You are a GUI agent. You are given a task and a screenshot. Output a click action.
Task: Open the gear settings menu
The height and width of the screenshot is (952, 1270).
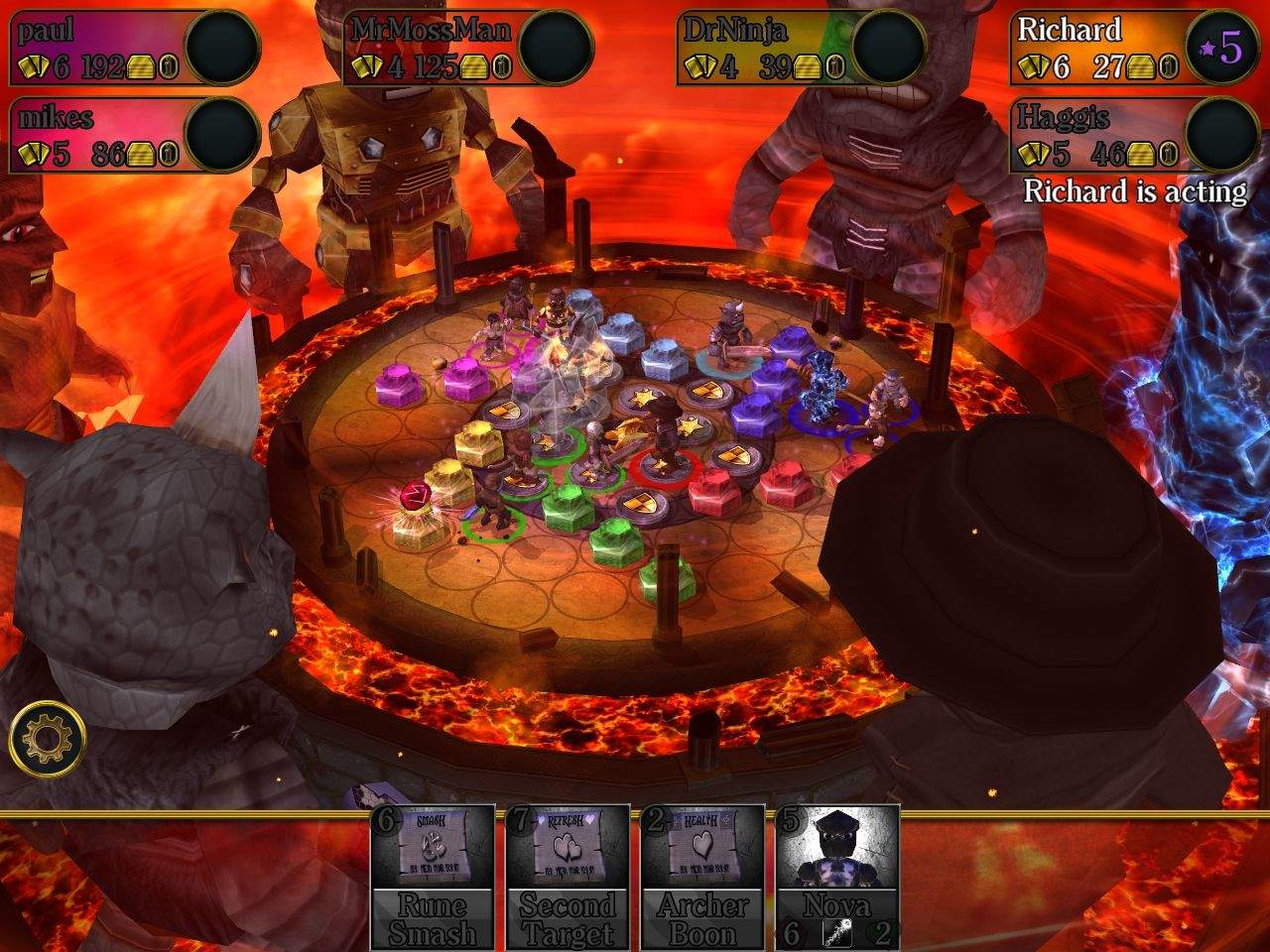tap(47, 739)
